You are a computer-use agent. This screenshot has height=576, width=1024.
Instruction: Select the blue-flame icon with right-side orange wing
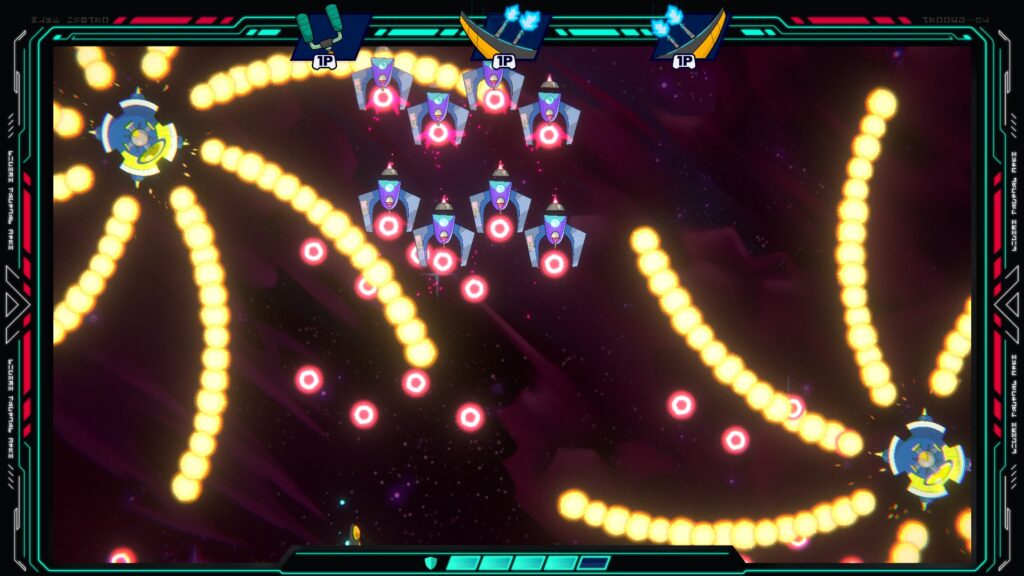tap(688, 34)
